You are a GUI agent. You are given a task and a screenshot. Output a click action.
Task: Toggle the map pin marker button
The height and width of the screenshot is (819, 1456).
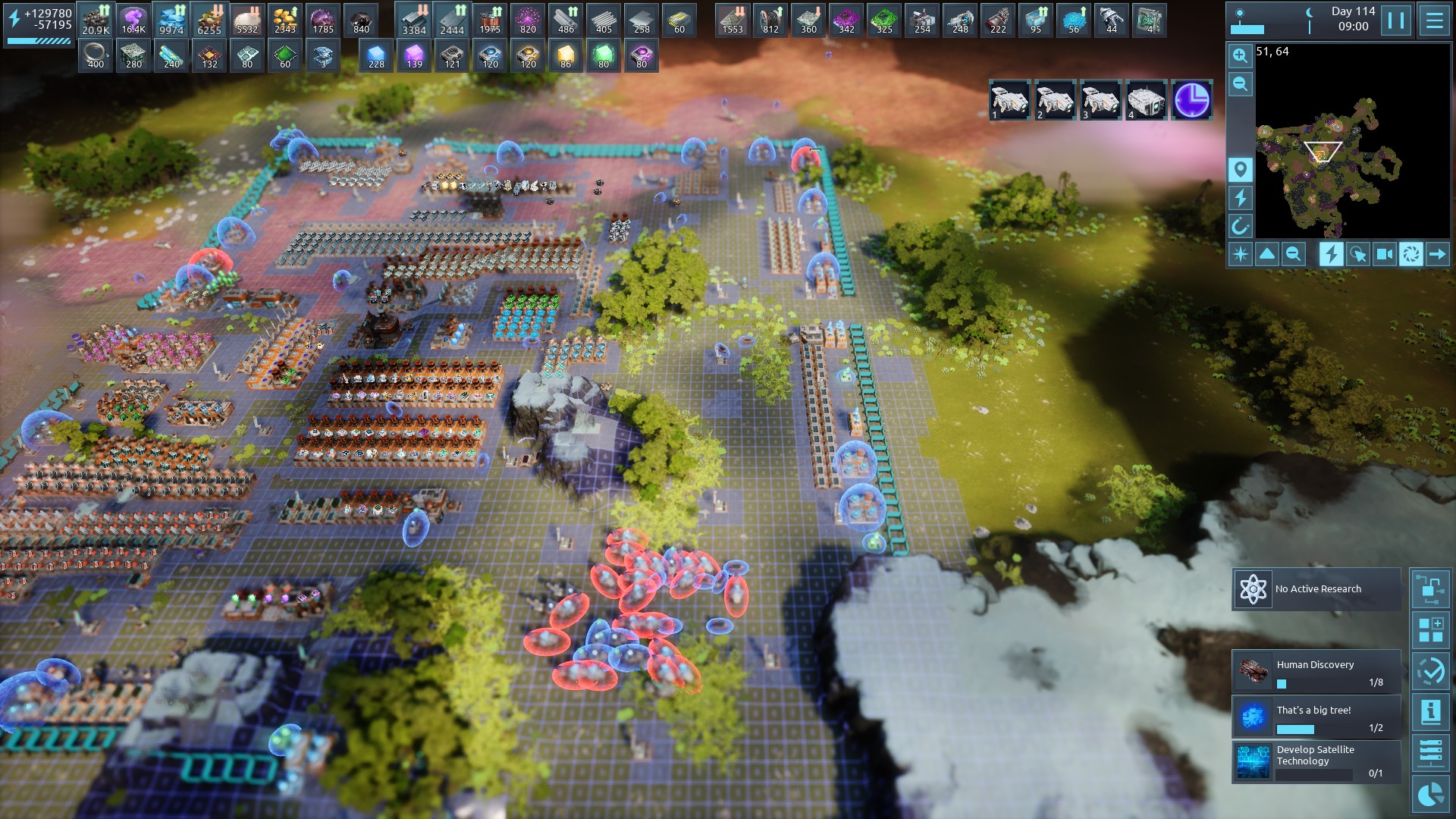point(1240,169)
